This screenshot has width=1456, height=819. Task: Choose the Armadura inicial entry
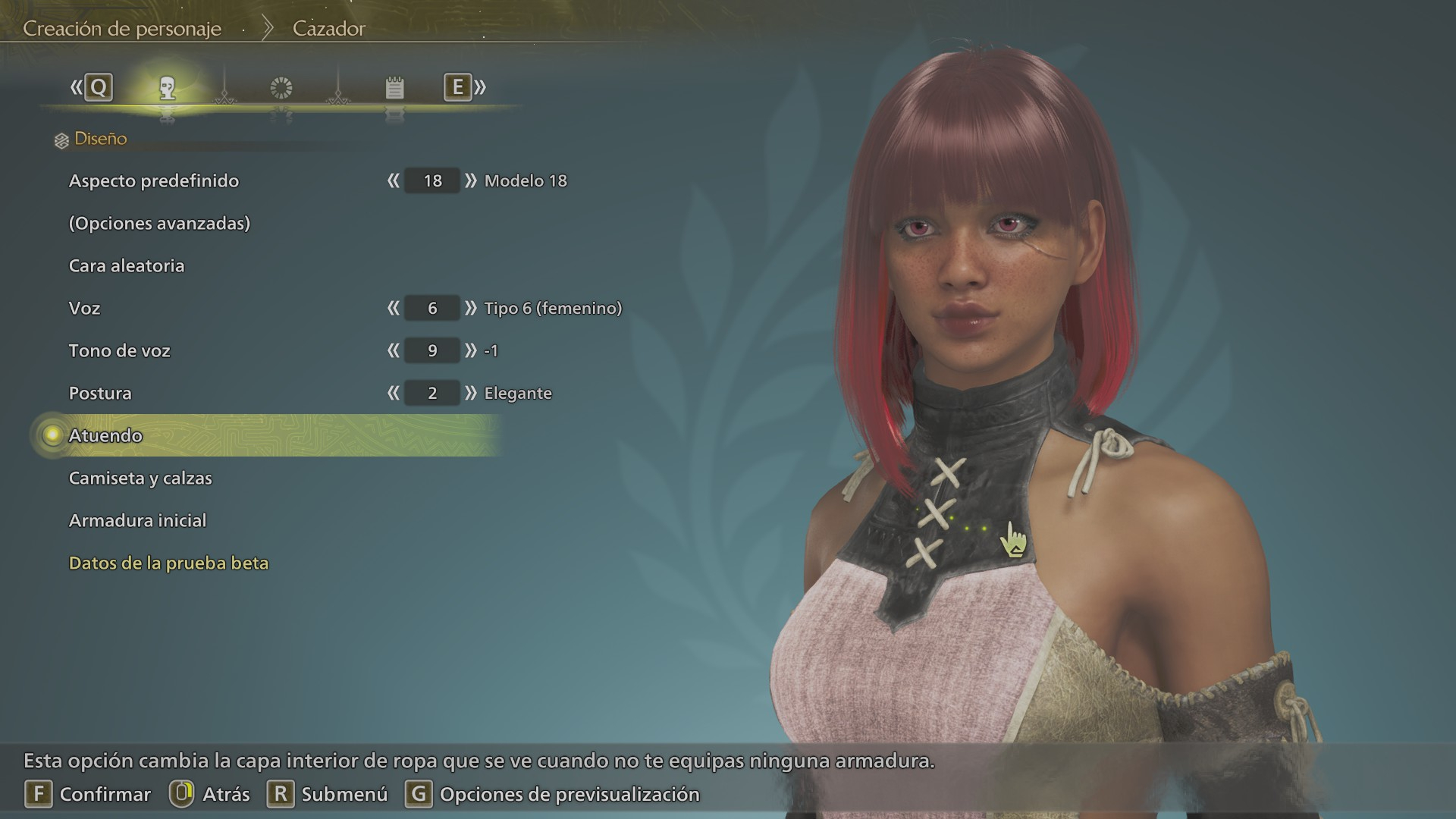click(137, 520)
